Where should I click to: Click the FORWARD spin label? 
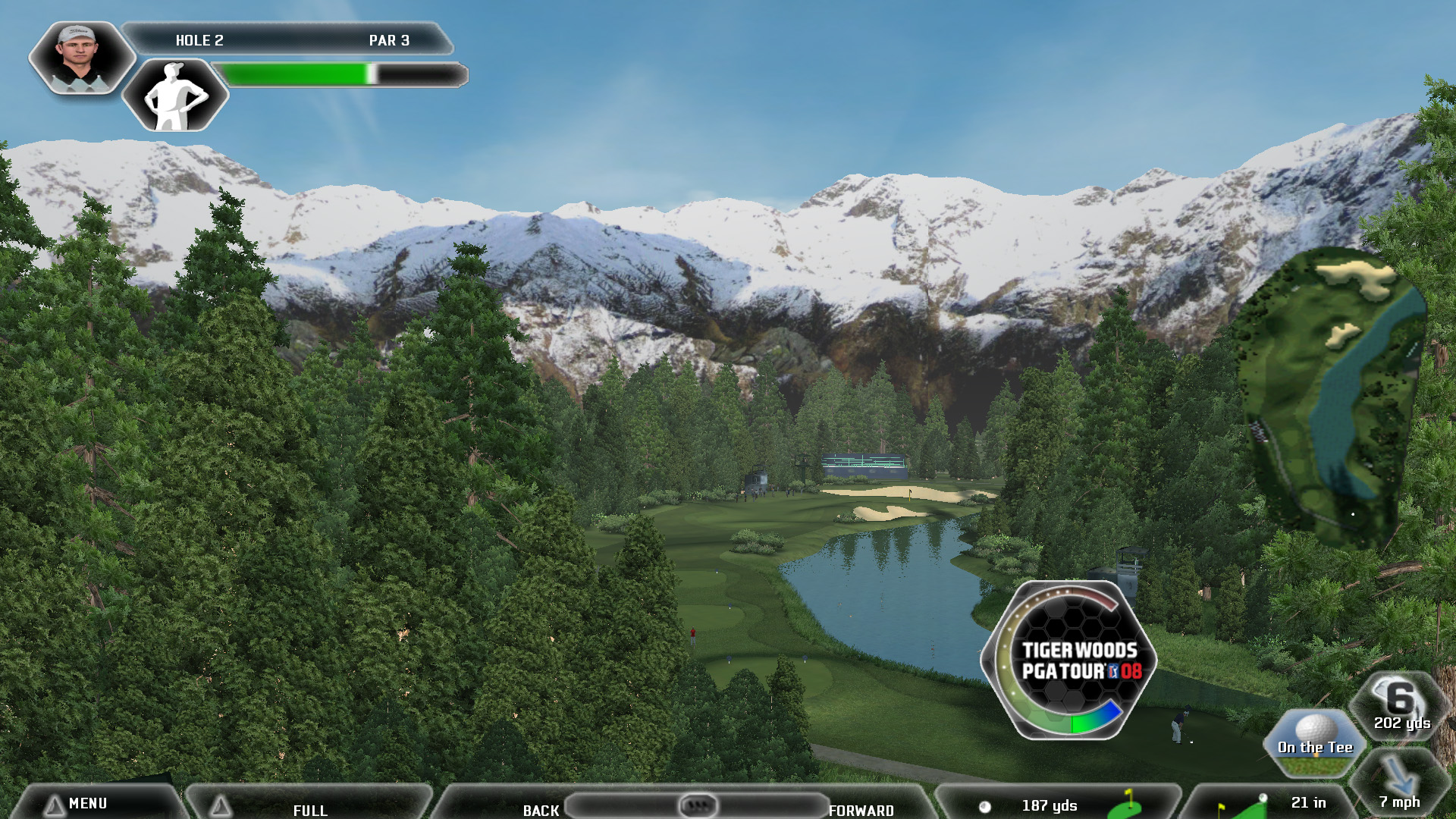click(861, 810)
